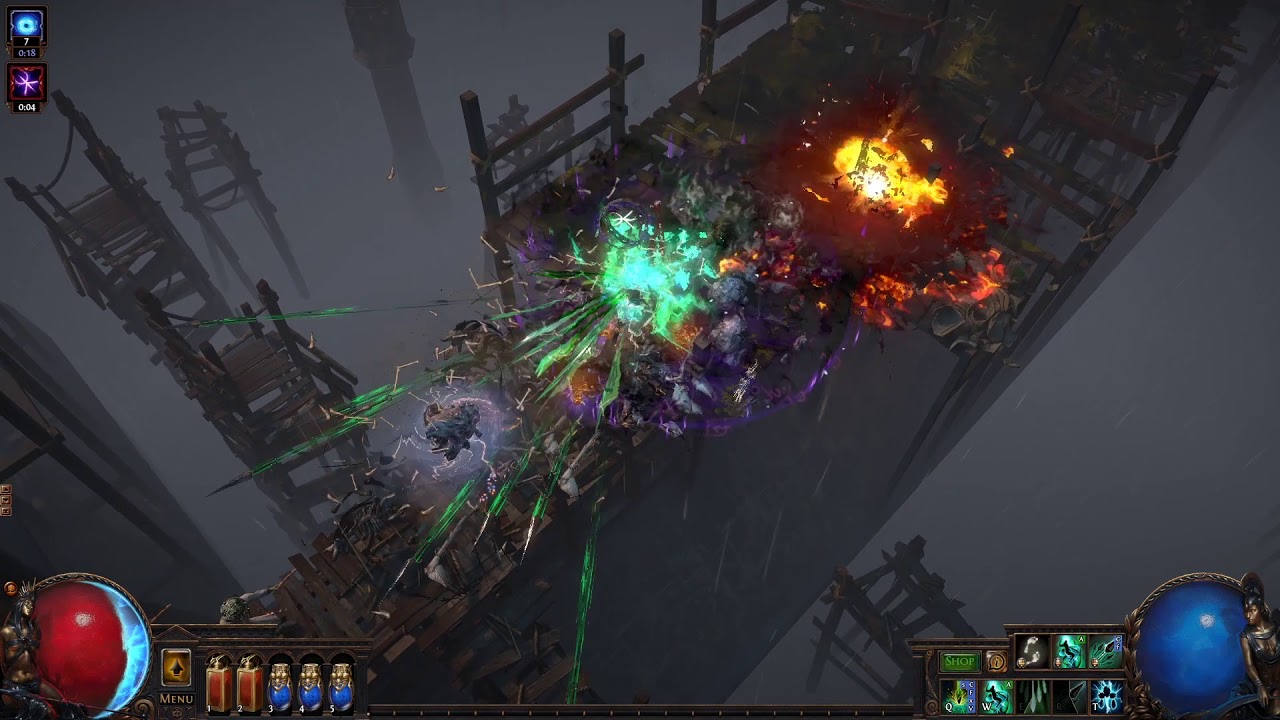
Task: Select the E falling arrows skill slot
Action: (1032, 696)
